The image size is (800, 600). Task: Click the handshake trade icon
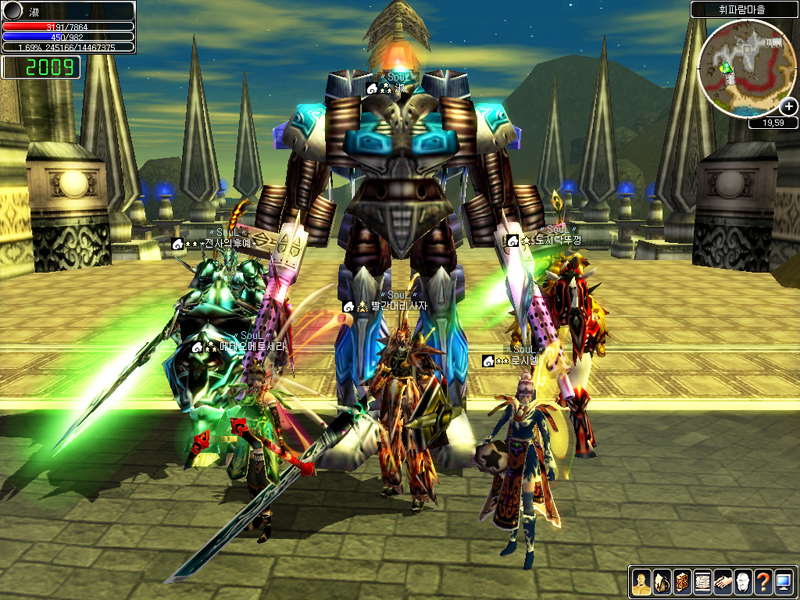click(722, 582)
